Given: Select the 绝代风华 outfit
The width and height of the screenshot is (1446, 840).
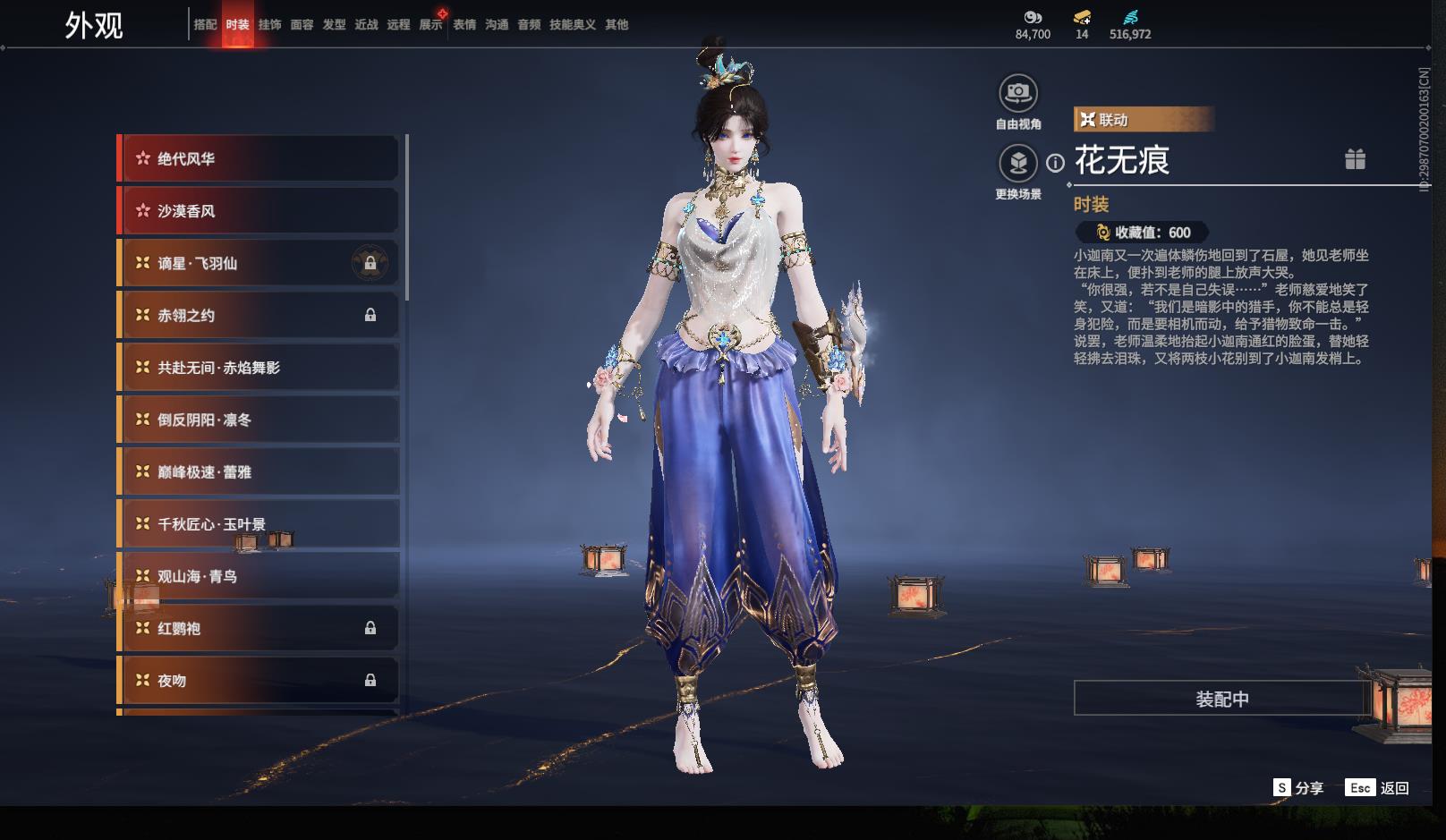Looking at the screenshot, I should (x=259, y=159).
